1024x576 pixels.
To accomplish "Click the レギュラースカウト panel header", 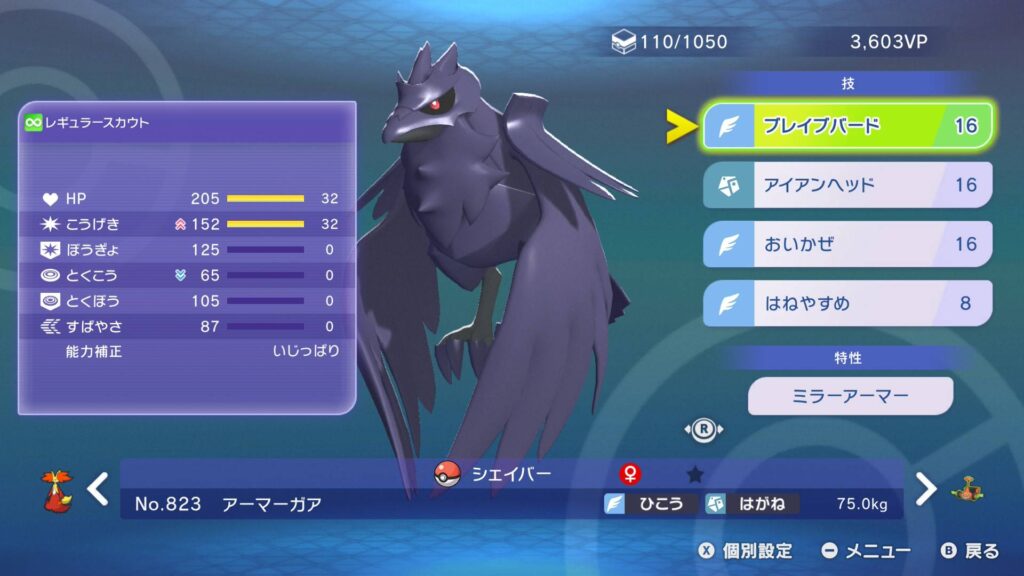I will pyautogui.click(x=188, y=123).
